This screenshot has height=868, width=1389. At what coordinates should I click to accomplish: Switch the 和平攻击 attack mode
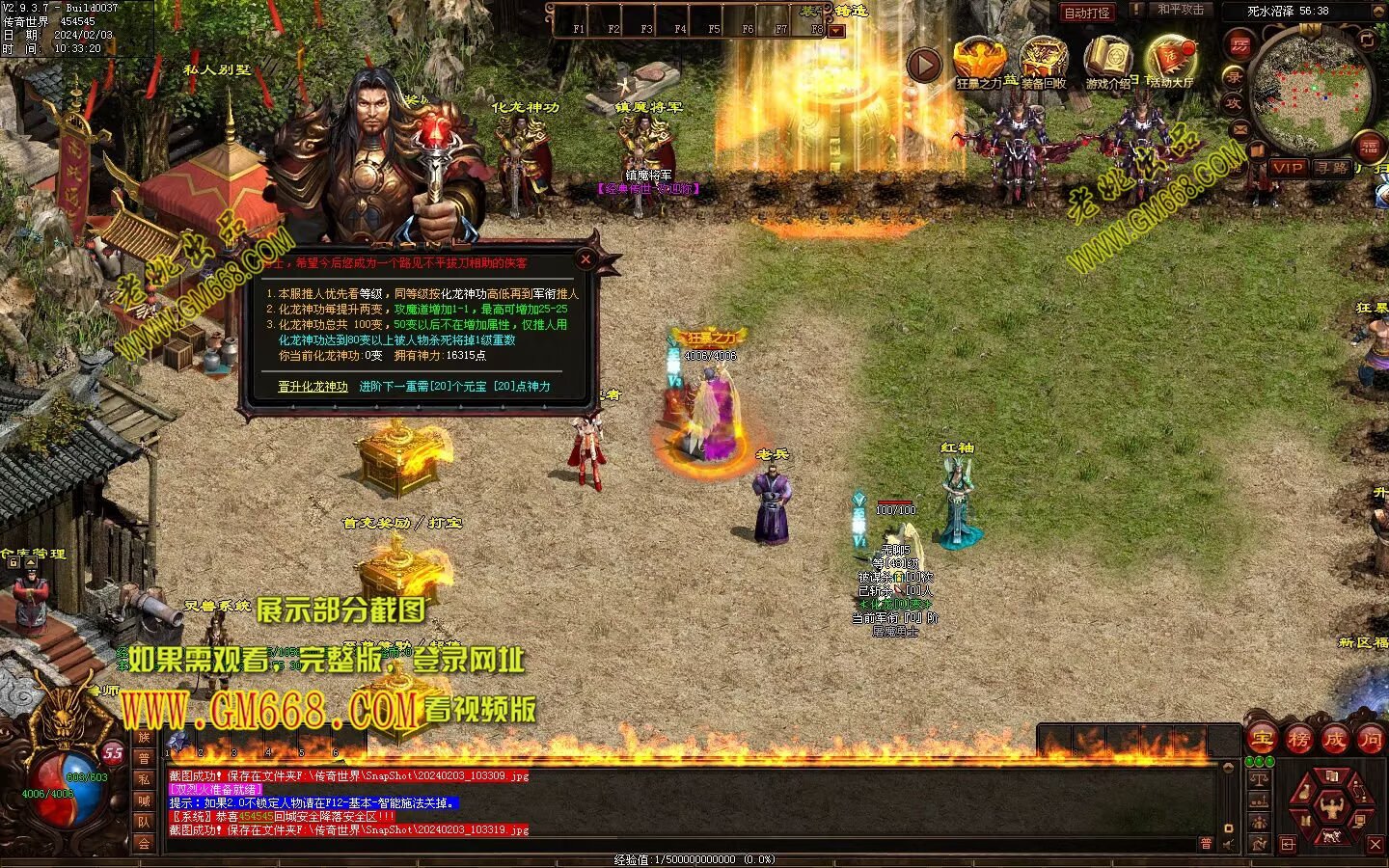(x=1181, y=11)
